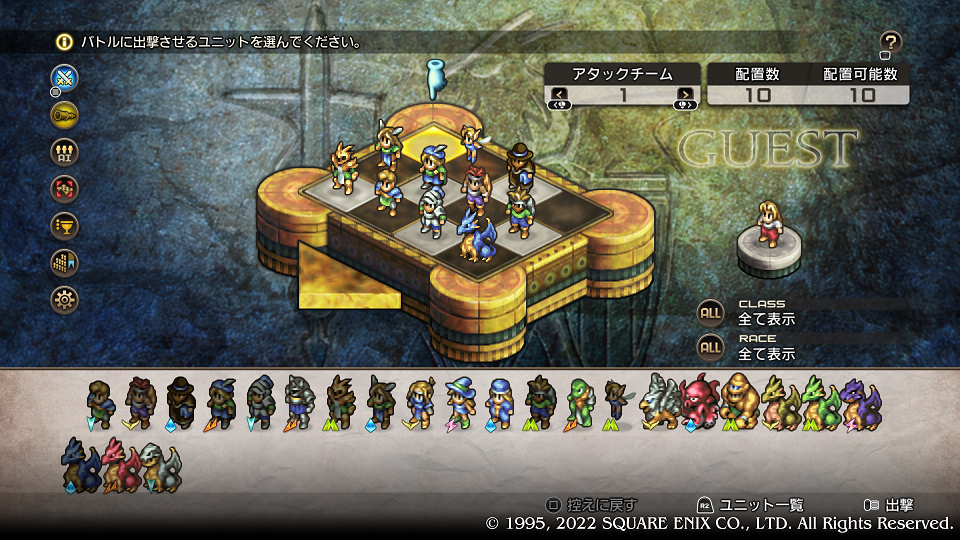This screenshot has height=540, width=960.
Task: Open the spyglass scouting icon
Action: pos(65,115)
